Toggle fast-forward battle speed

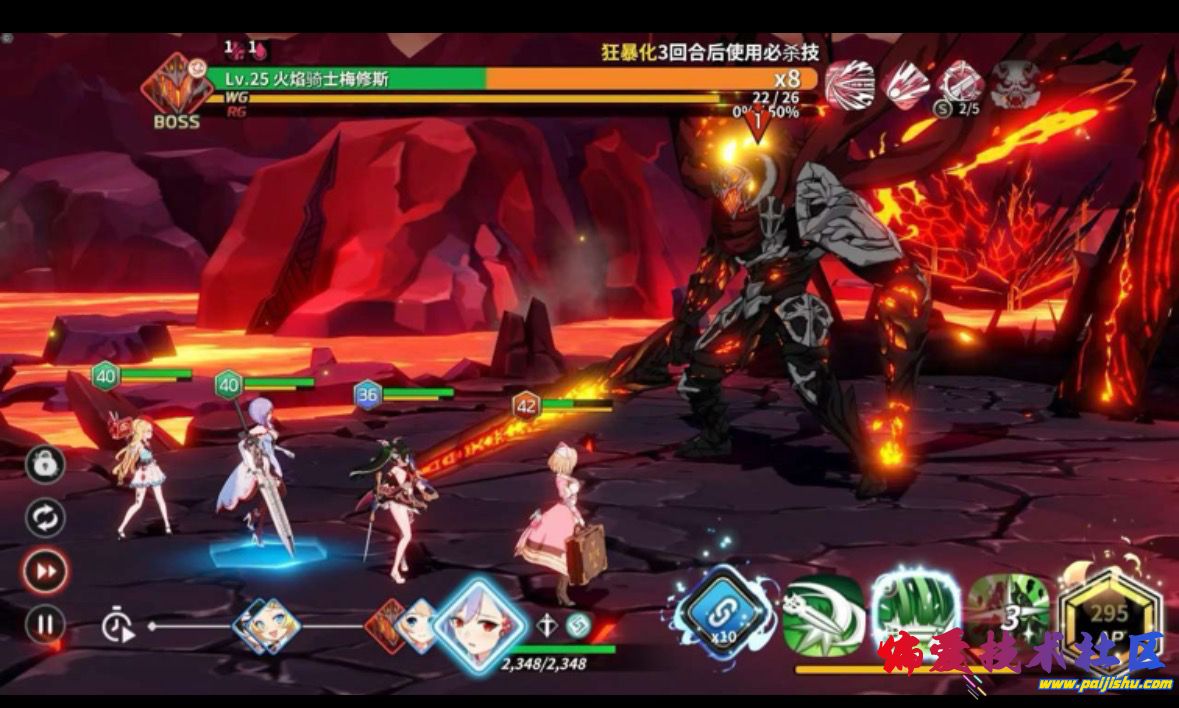point(45,571)
